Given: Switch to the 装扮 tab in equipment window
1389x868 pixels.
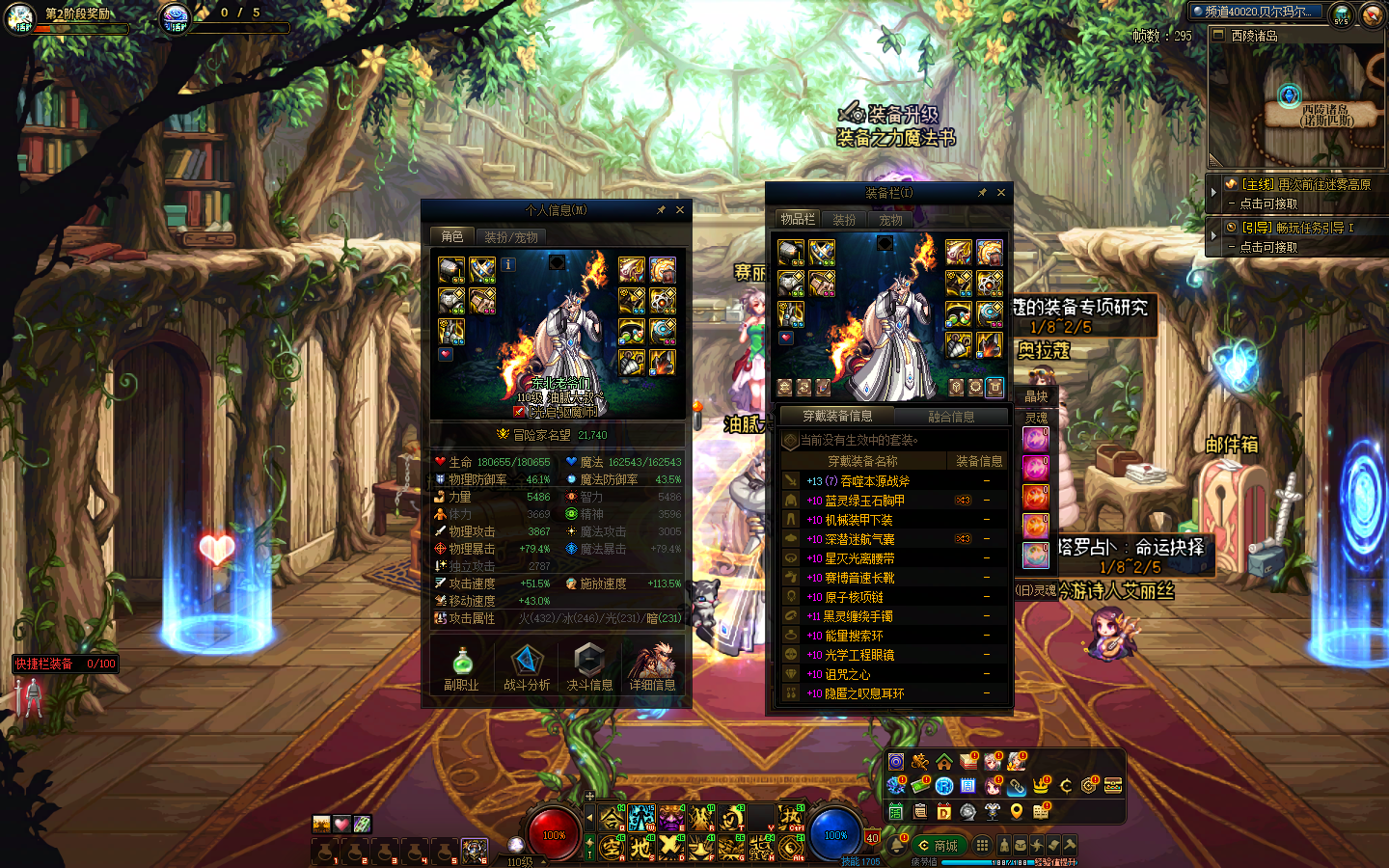Looking at the screenshot, I should point(844,220).
